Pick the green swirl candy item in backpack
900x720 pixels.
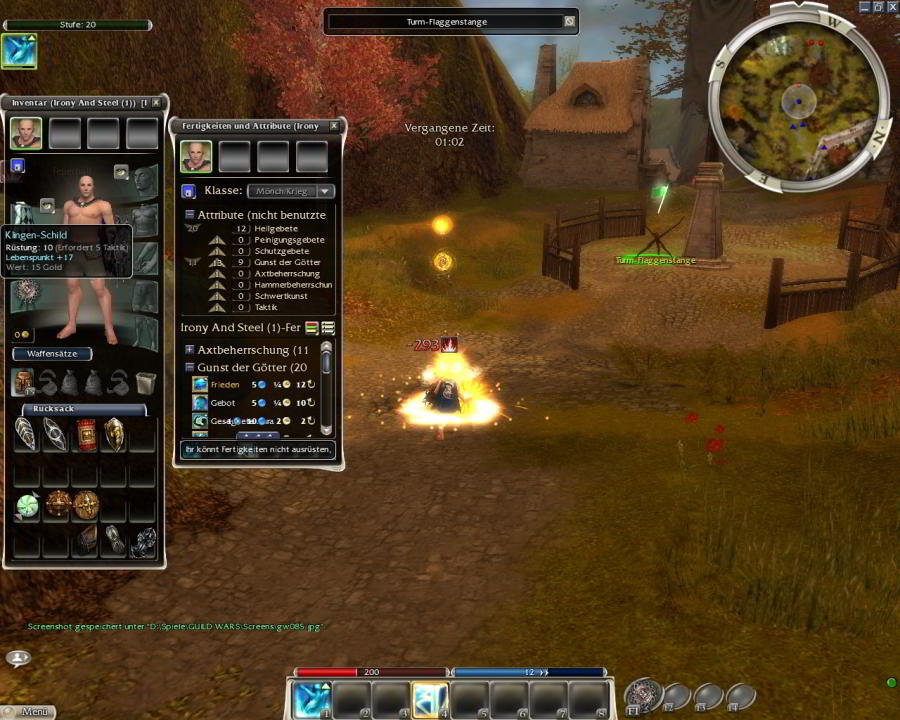pyautogui.click(x=27, y=506)
